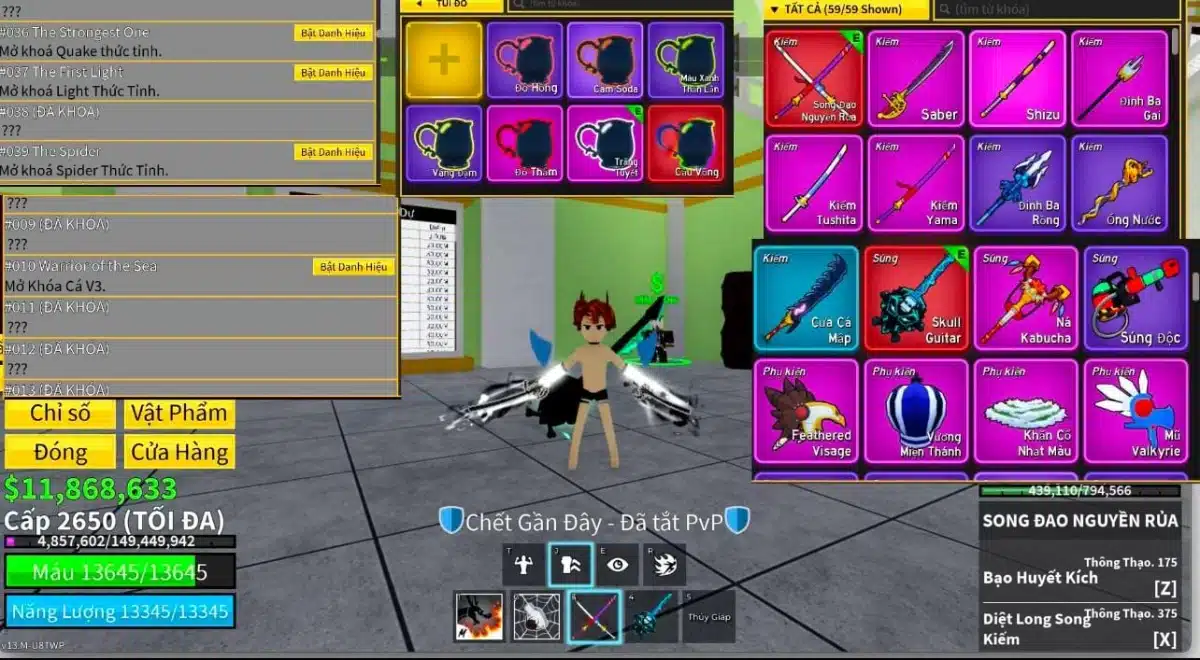Open the Cửa Hàng shop
1200x660 pixels.
click(x=180, y=452)
